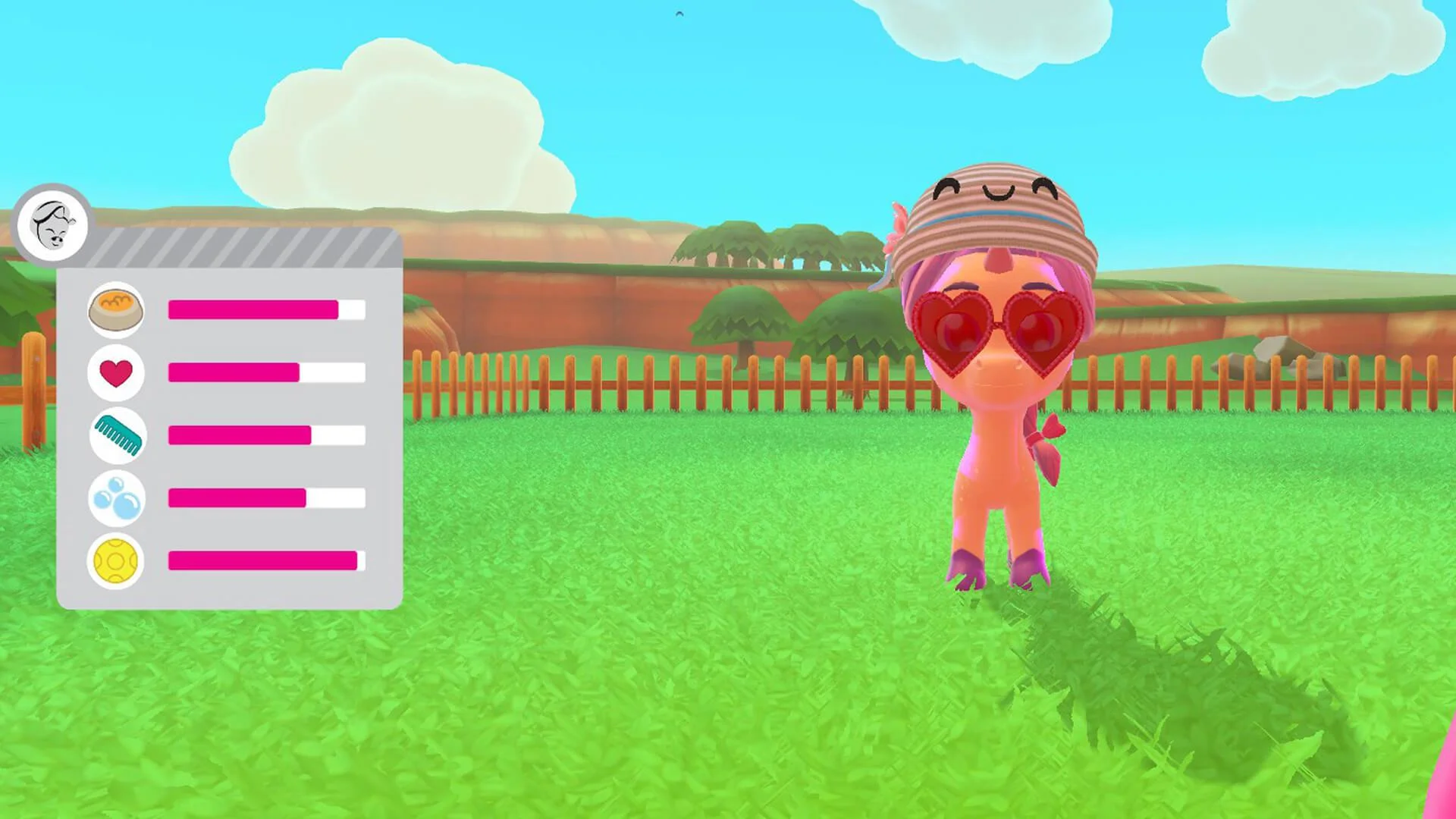Open the pony portrait badge

click(x=52, y=226)
